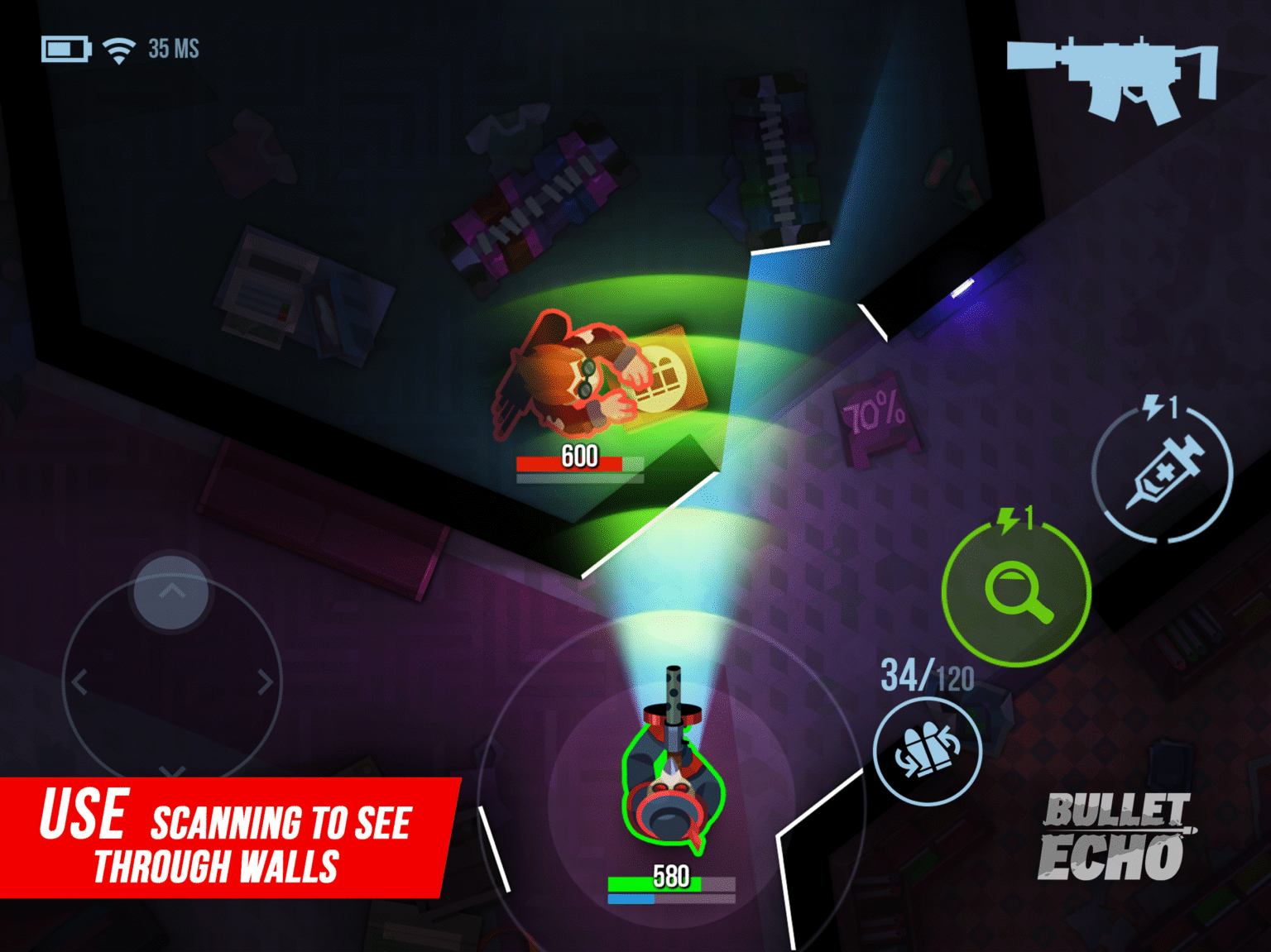Screen dimensions: 1271x952
Task: Tap the up chevron above the joystick
Action: [x=171, y=591]
